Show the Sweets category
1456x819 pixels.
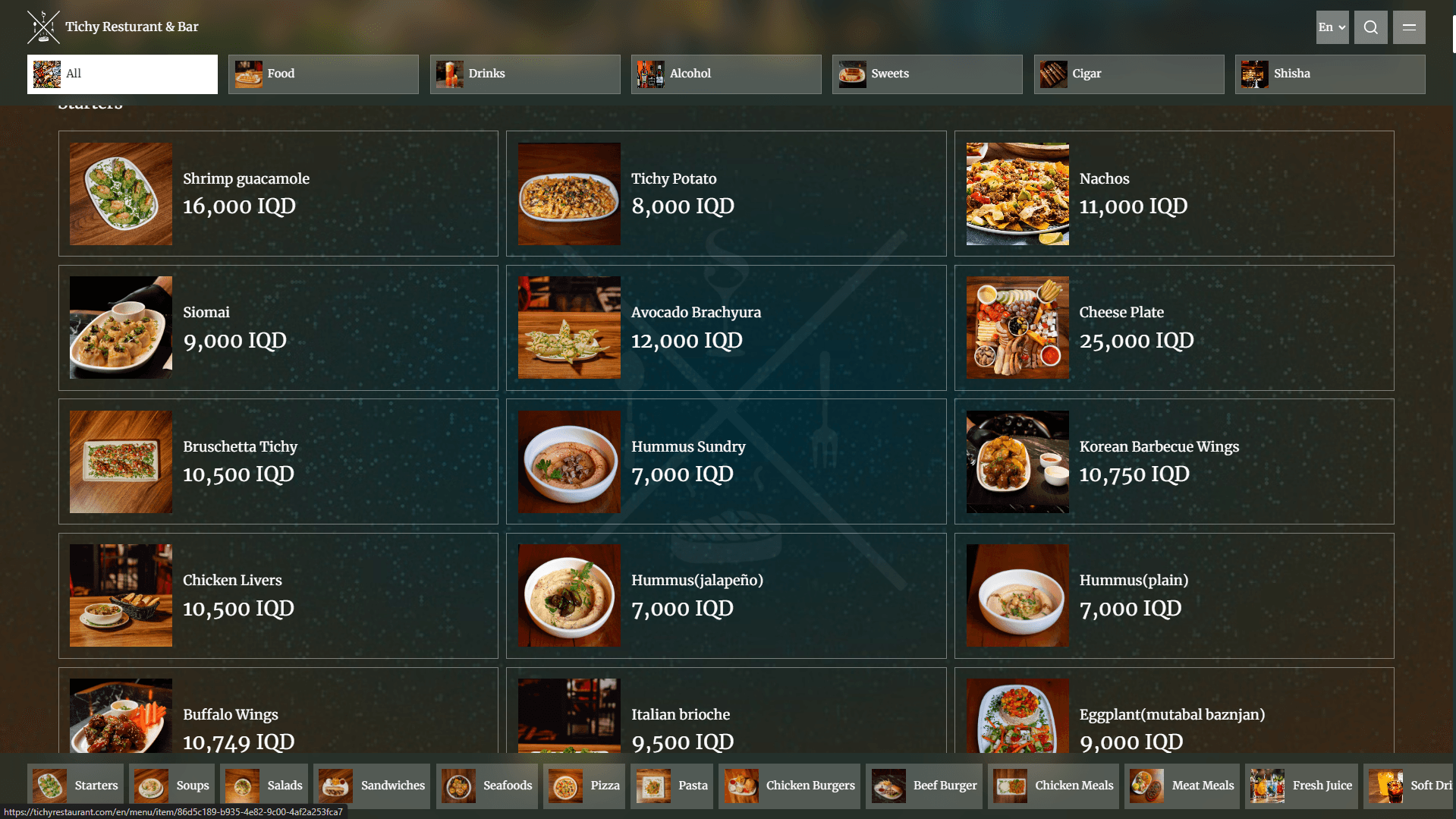click(x=926, y=74)
